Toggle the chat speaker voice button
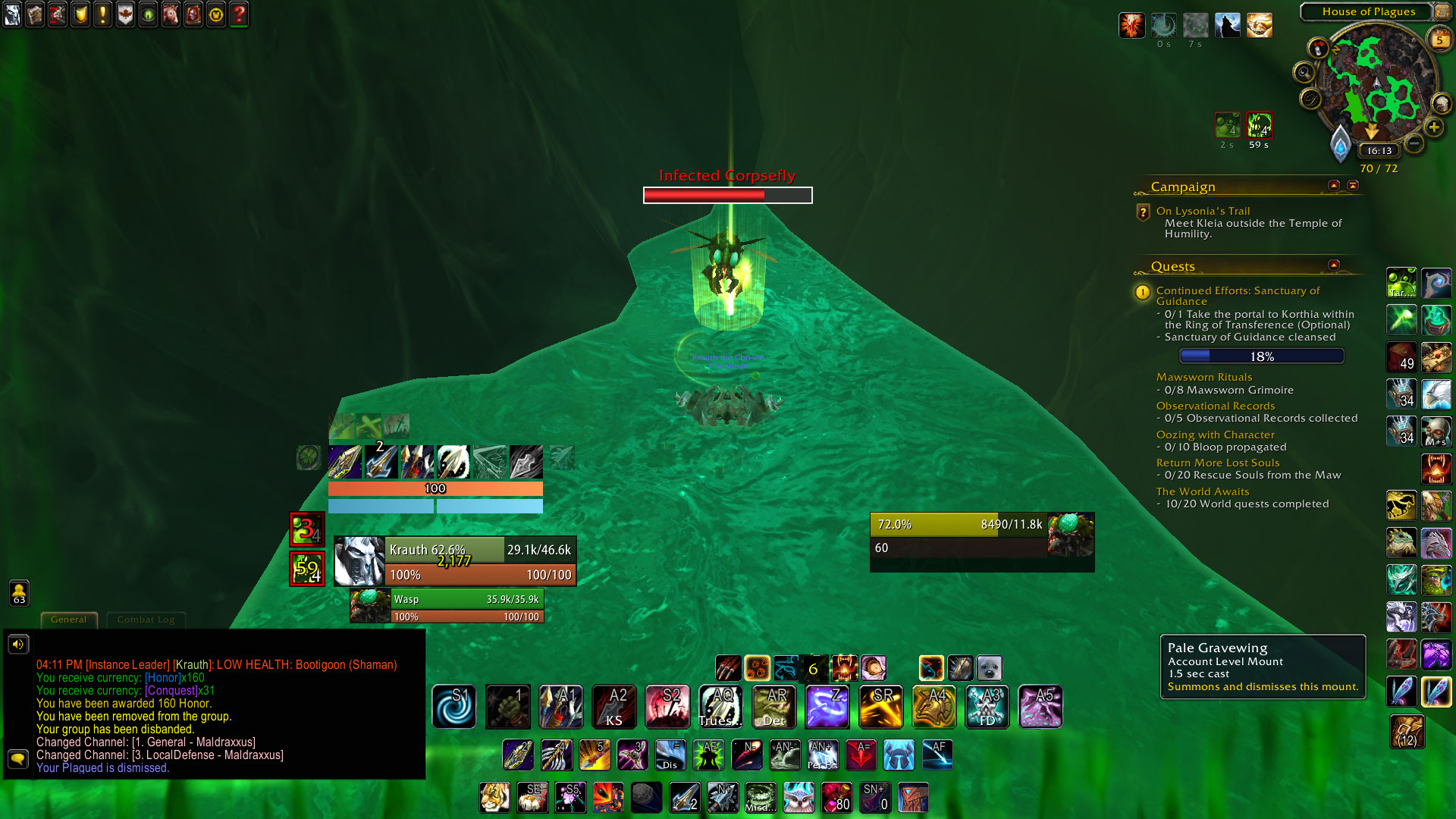The height and width of the screenshot is (819, 1456). pyautogui.click(x=18, y=644)
